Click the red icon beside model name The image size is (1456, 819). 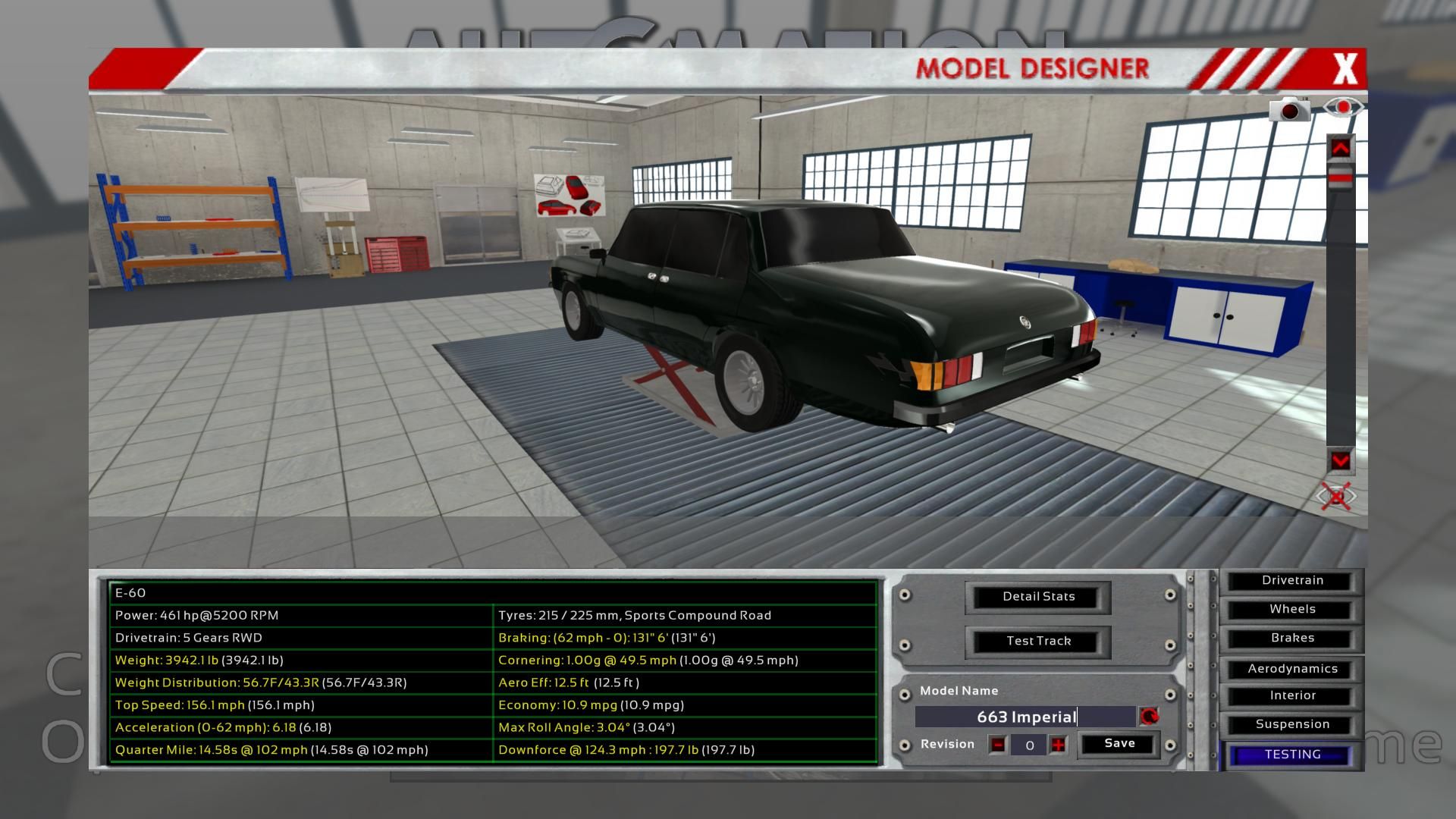click(x=1149, y=717)
